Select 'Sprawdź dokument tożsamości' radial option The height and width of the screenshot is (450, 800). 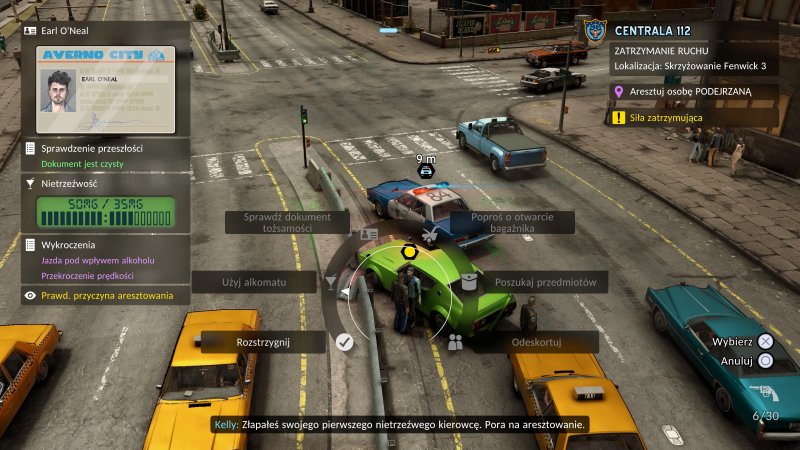pos(286,222)
